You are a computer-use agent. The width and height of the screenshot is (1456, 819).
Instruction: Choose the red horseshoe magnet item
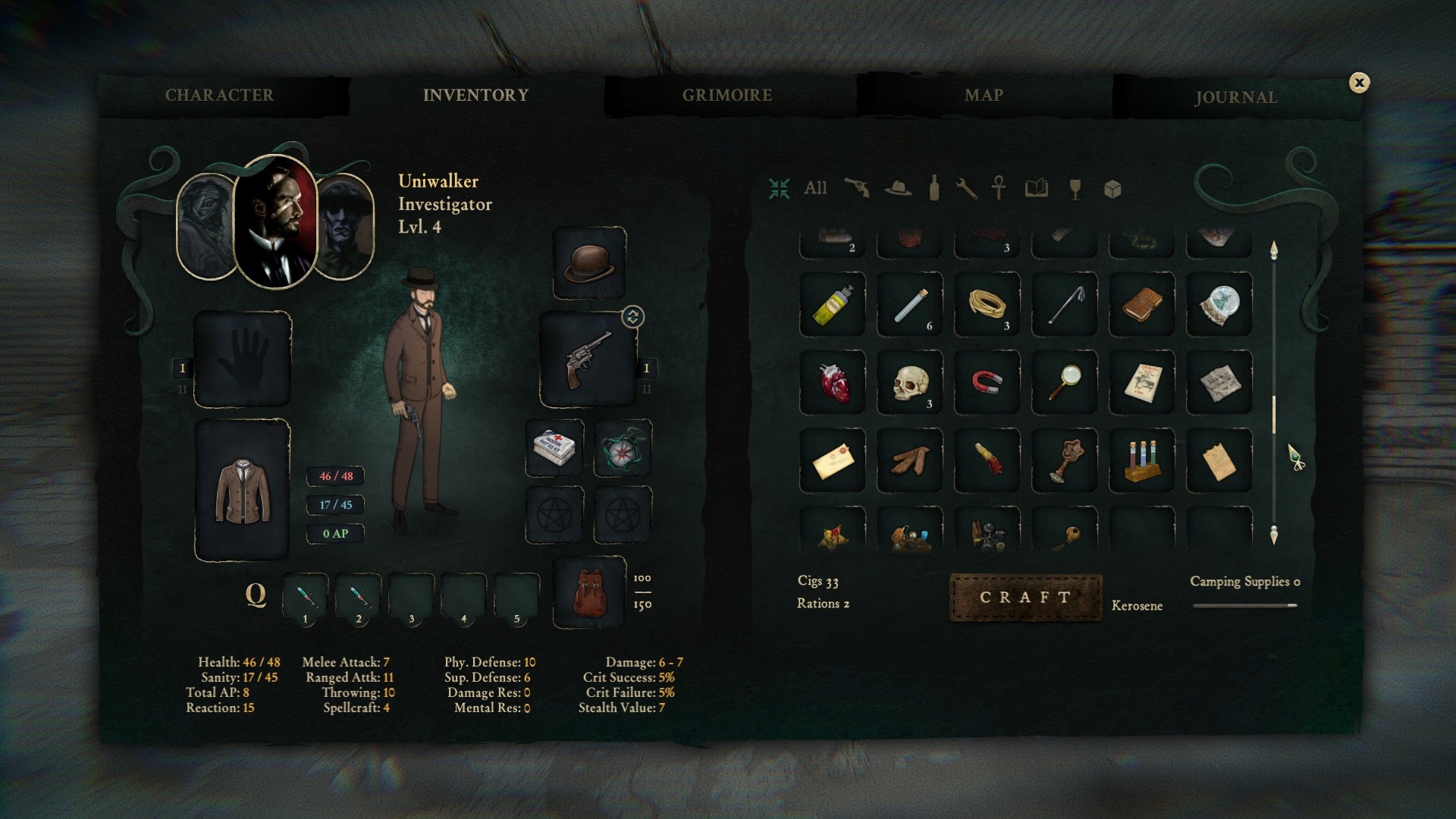(987, 382)
